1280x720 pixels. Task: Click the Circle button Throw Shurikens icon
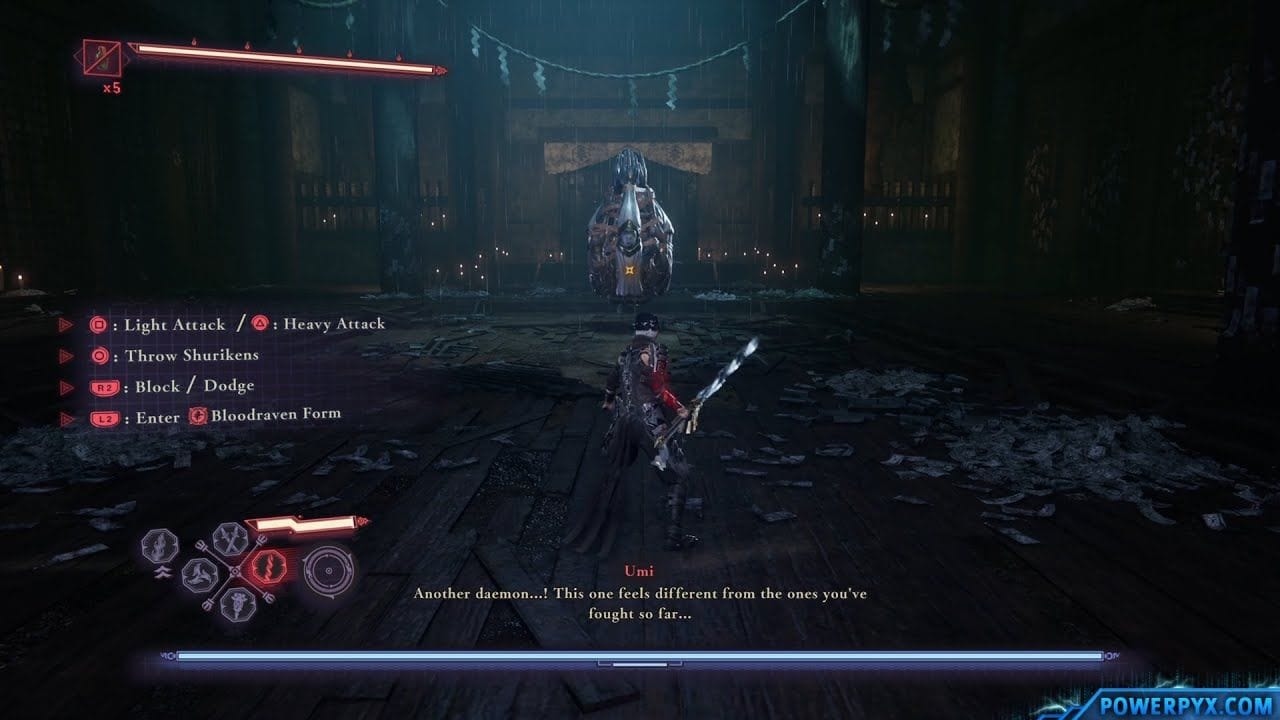click(x=99, y=355)
